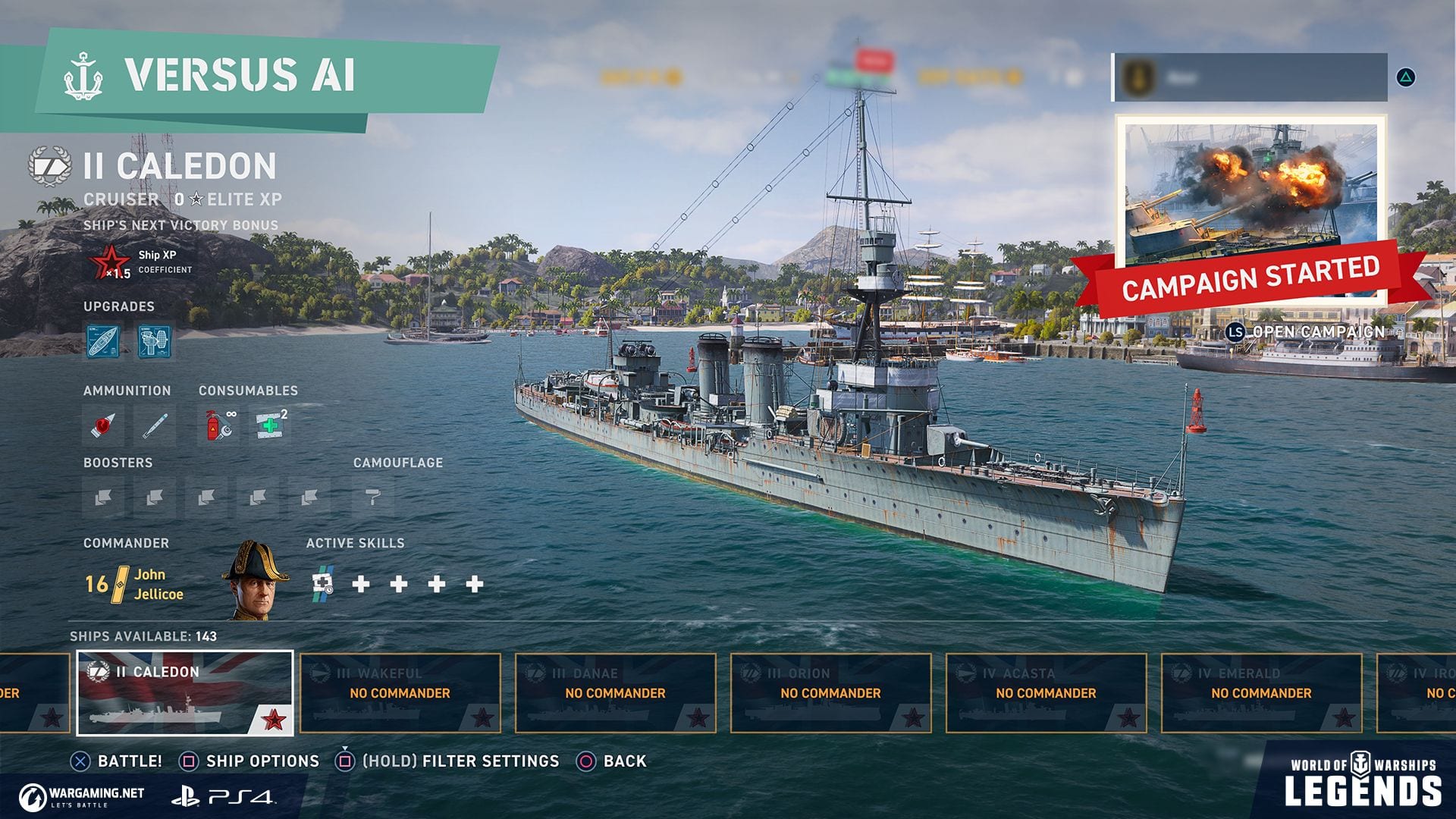
Task: Select the IV Emerald ship card
Action: [1262, 693]
